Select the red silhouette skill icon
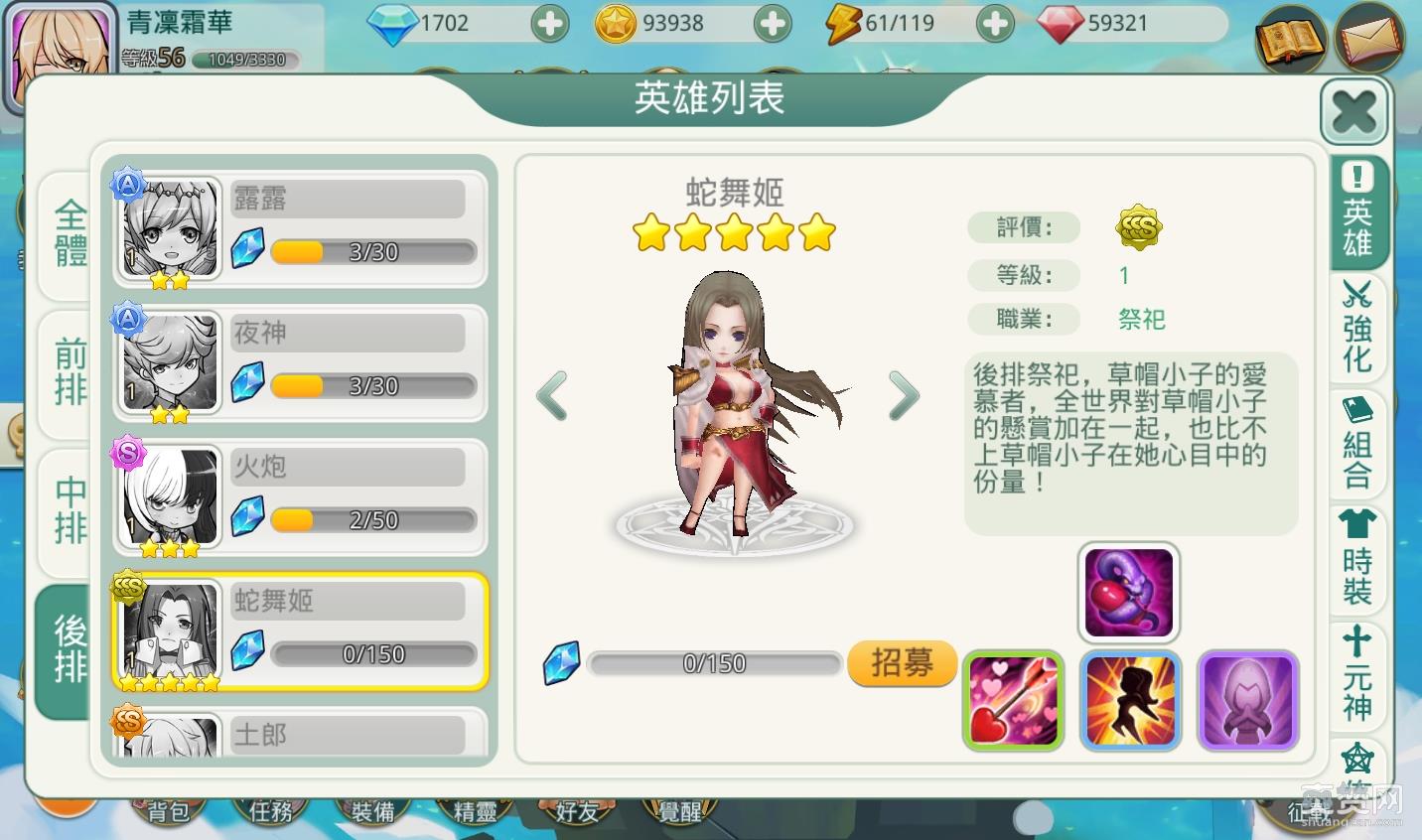 (x=1130, y=699)
